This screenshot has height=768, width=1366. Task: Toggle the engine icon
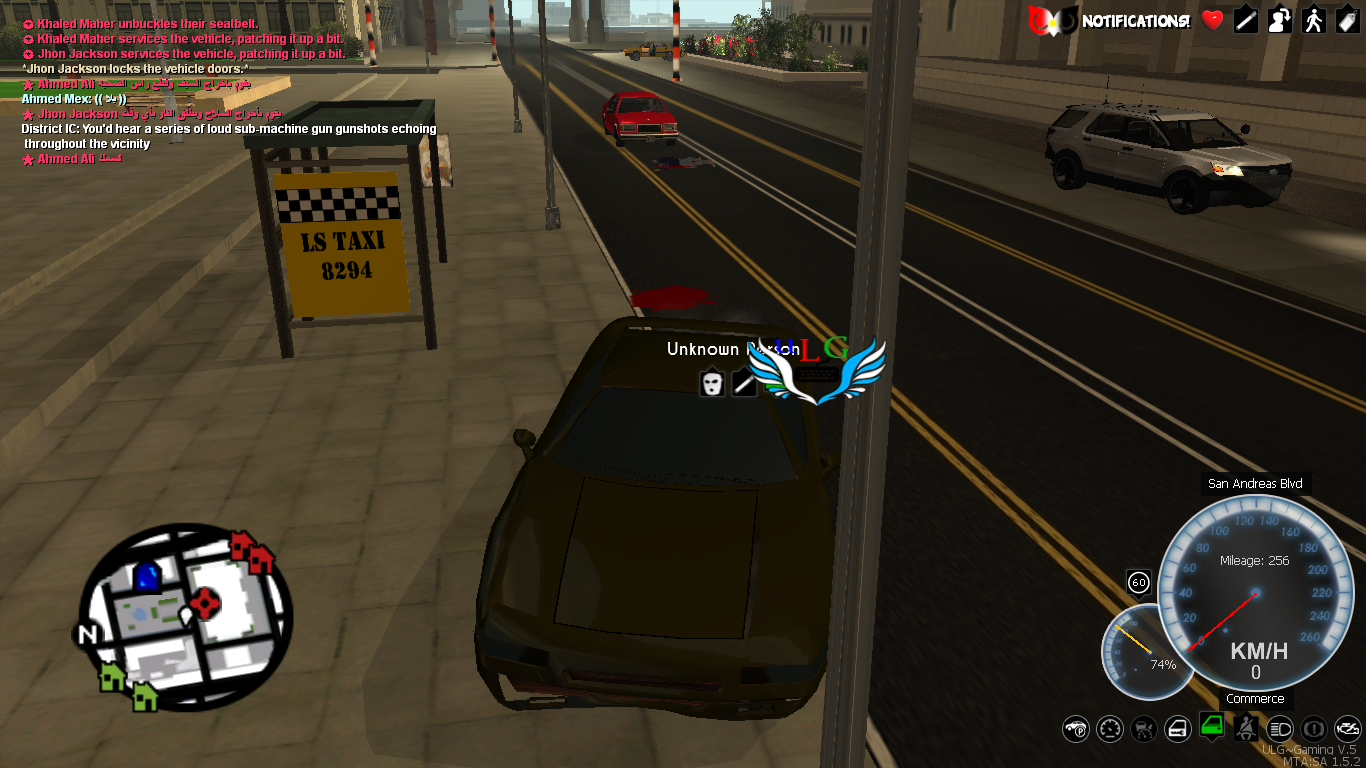click(x=1347, y=729)
